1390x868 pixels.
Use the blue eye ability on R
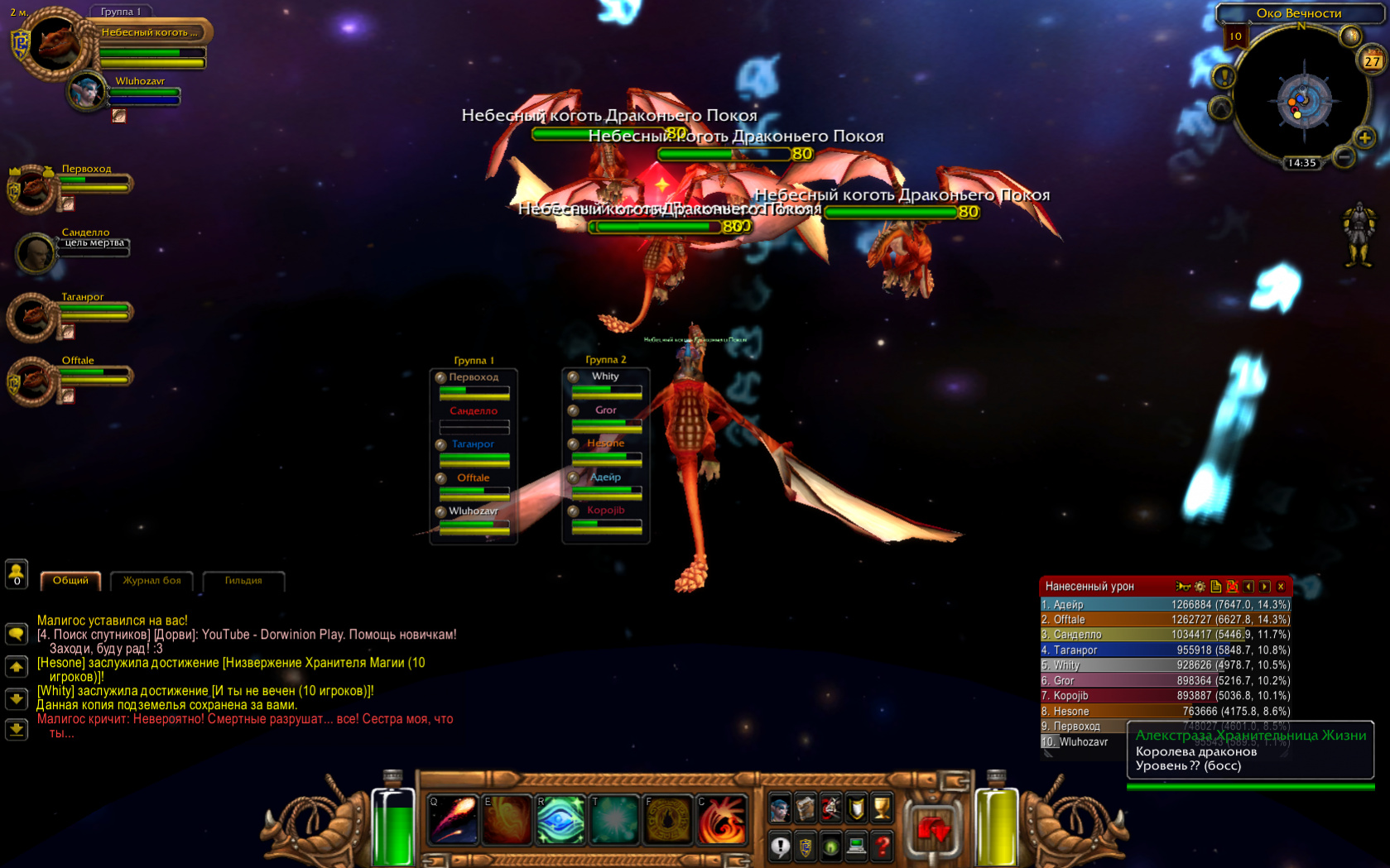(x=560, y=819)
